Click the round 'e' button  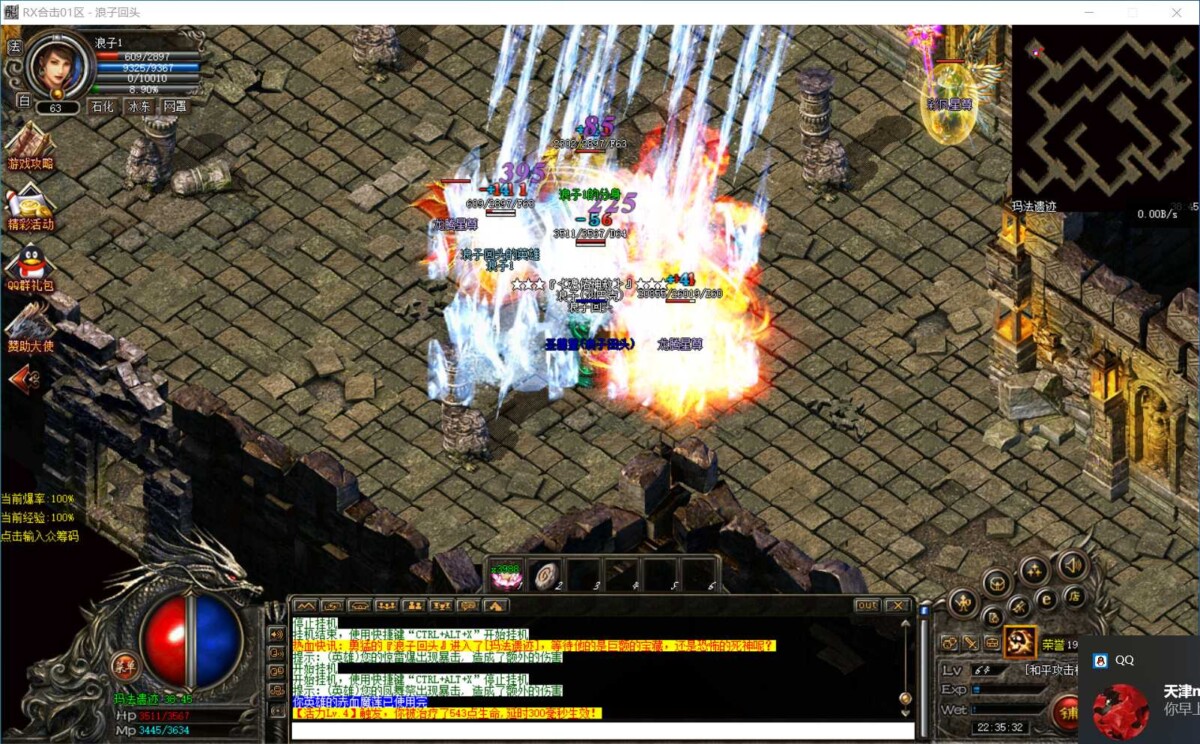1047,600
